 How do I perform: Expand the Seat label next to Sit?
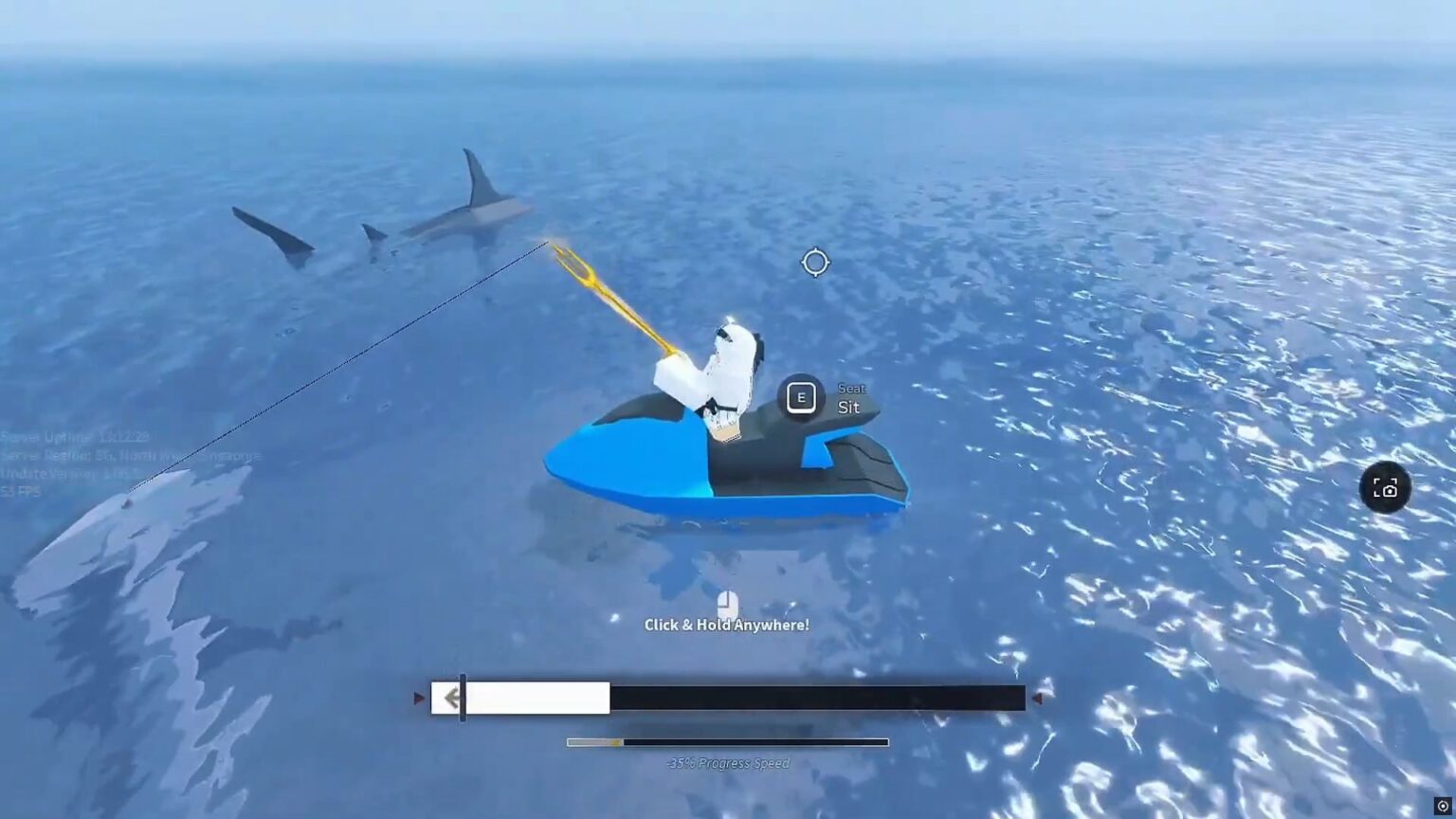(850, 388)
